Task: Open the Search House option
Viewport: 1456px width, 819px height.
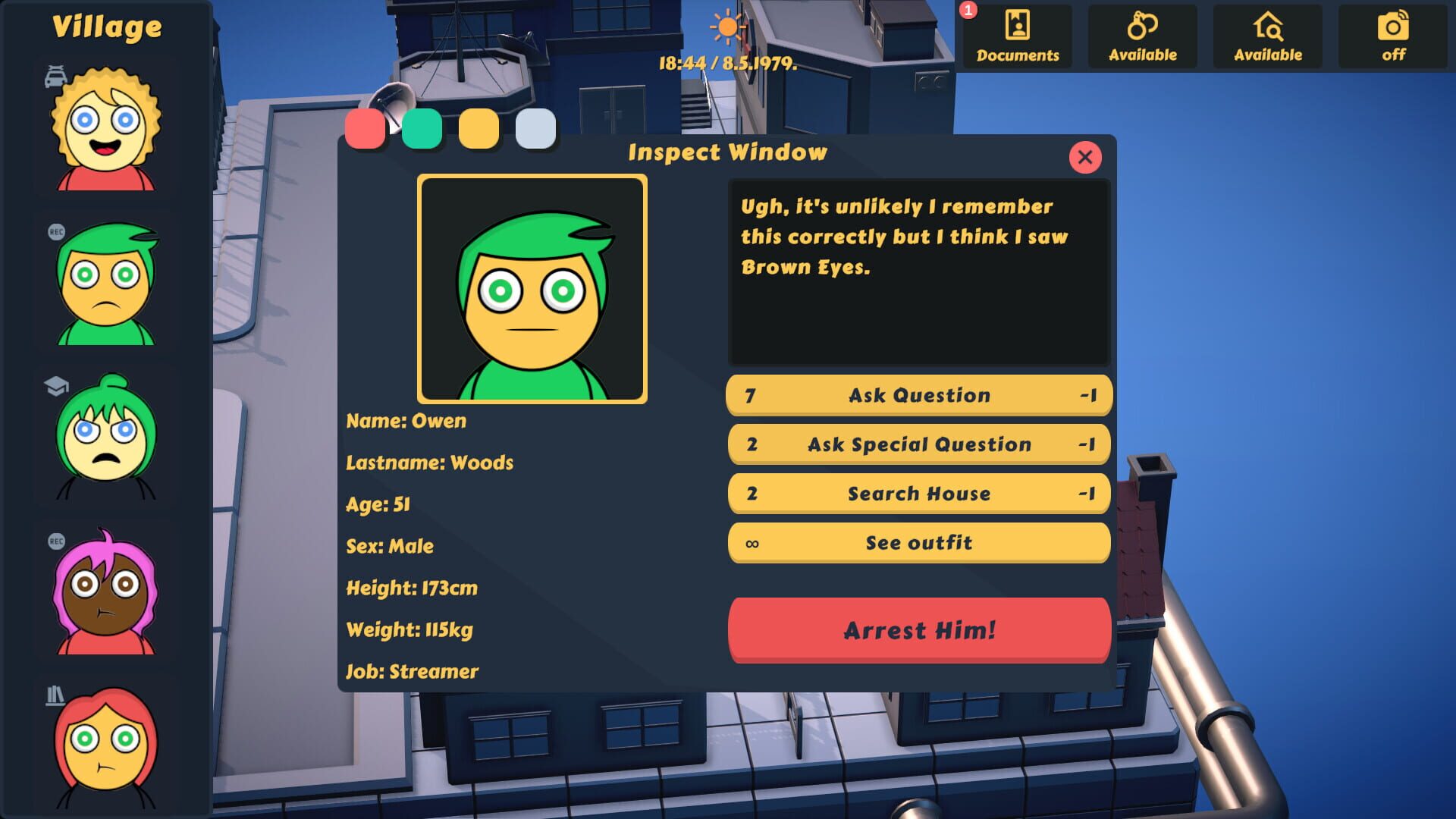Action: (x=918, y=493)
